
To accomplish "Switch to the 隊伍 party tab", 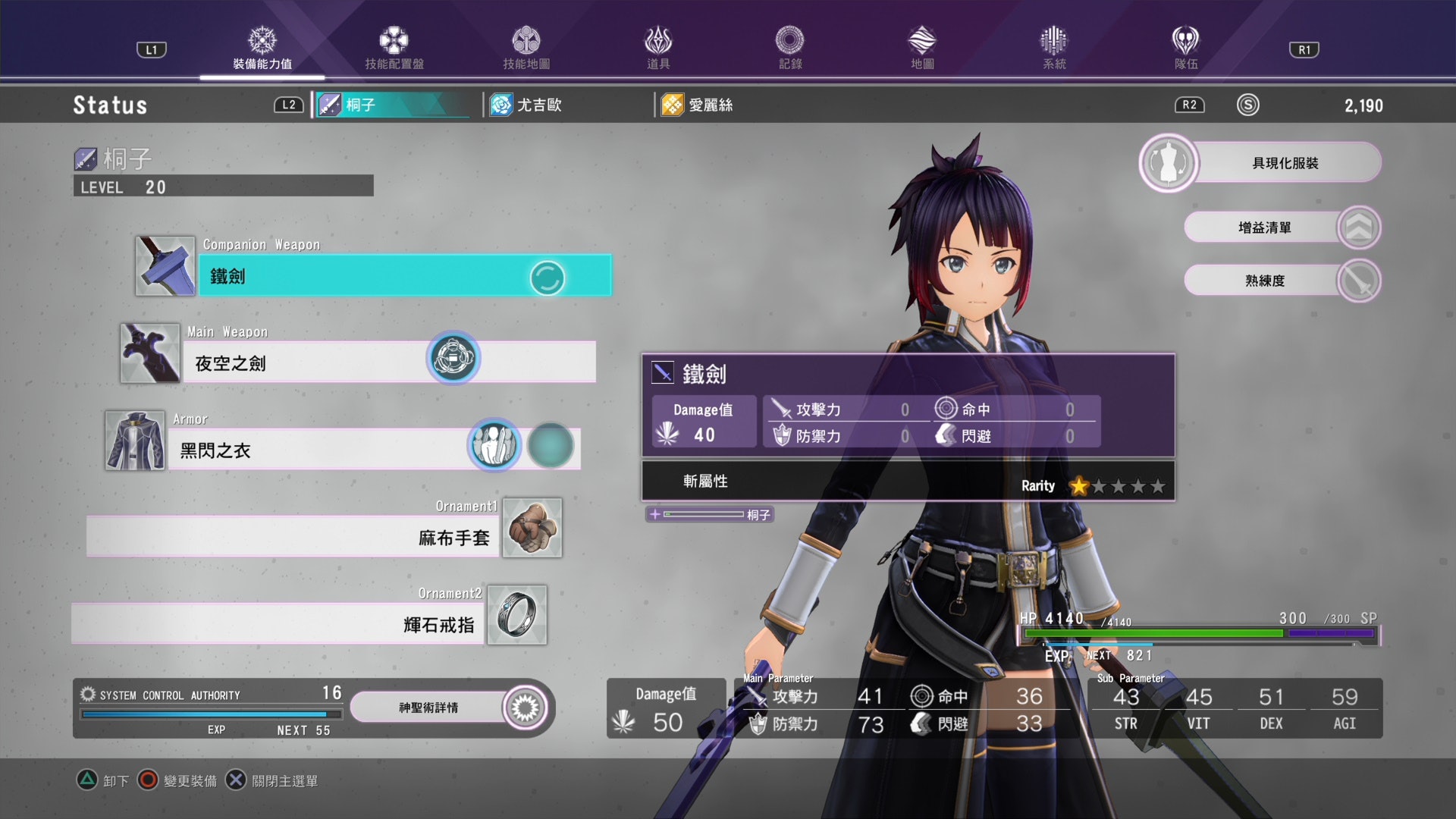I will [x=1185, y=49].
